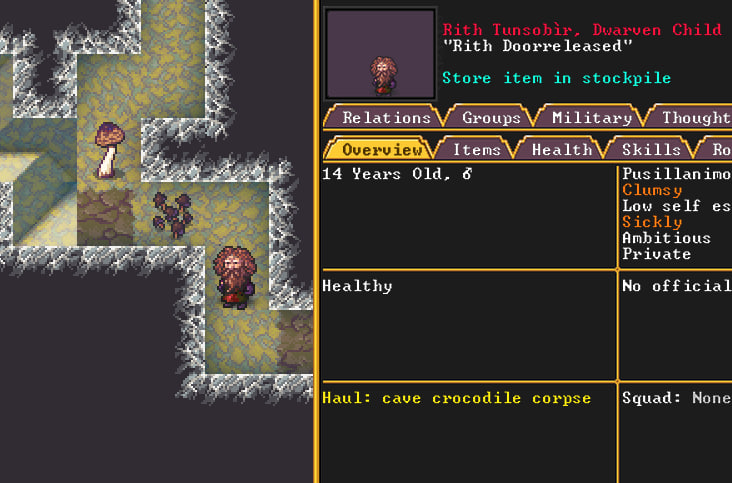732x483 pixels.
Task: Switch to the Items tab
Action: (477, 149)
